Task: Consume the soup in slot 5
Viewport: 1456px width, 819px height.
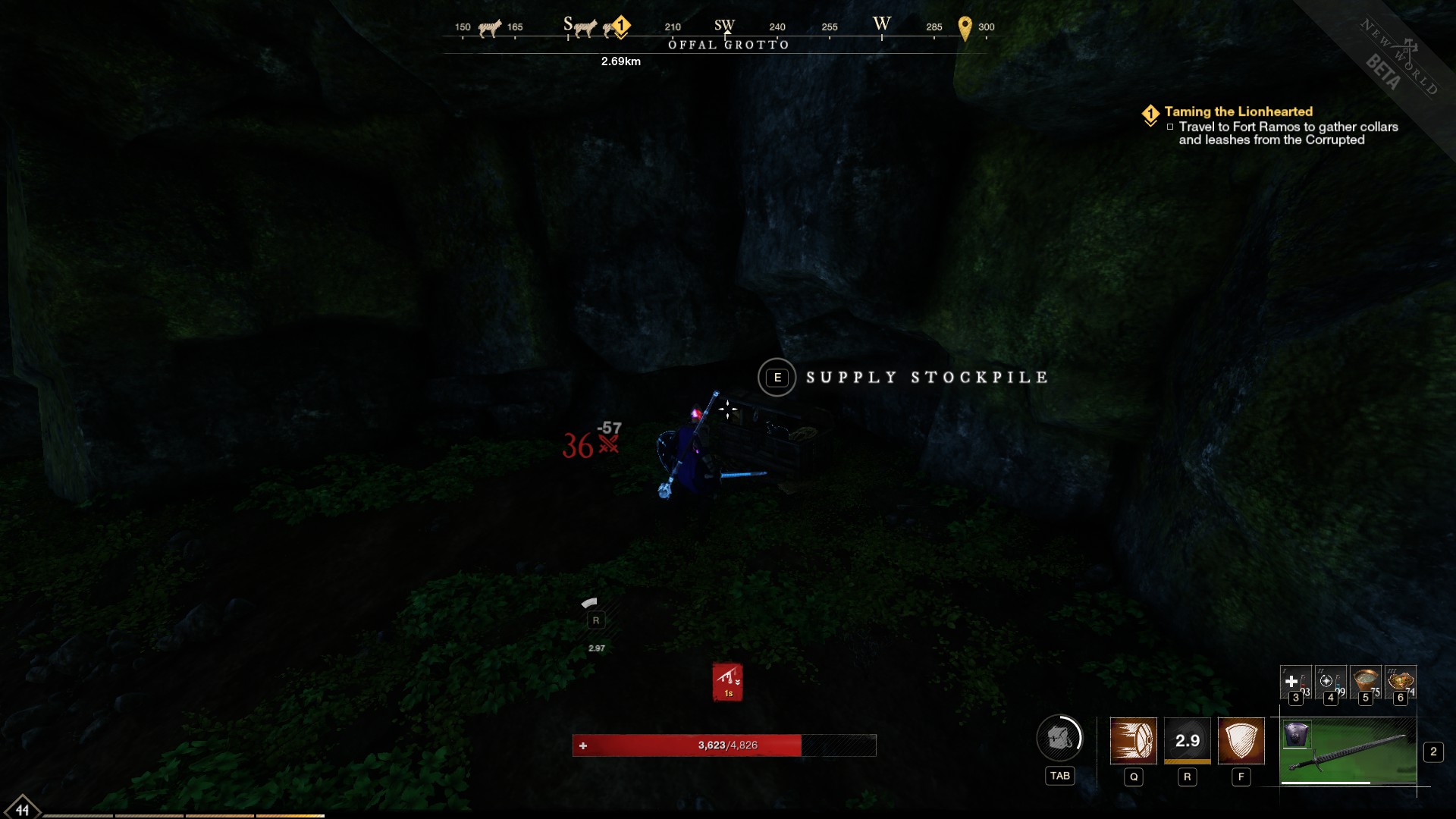Action: 1366,682
